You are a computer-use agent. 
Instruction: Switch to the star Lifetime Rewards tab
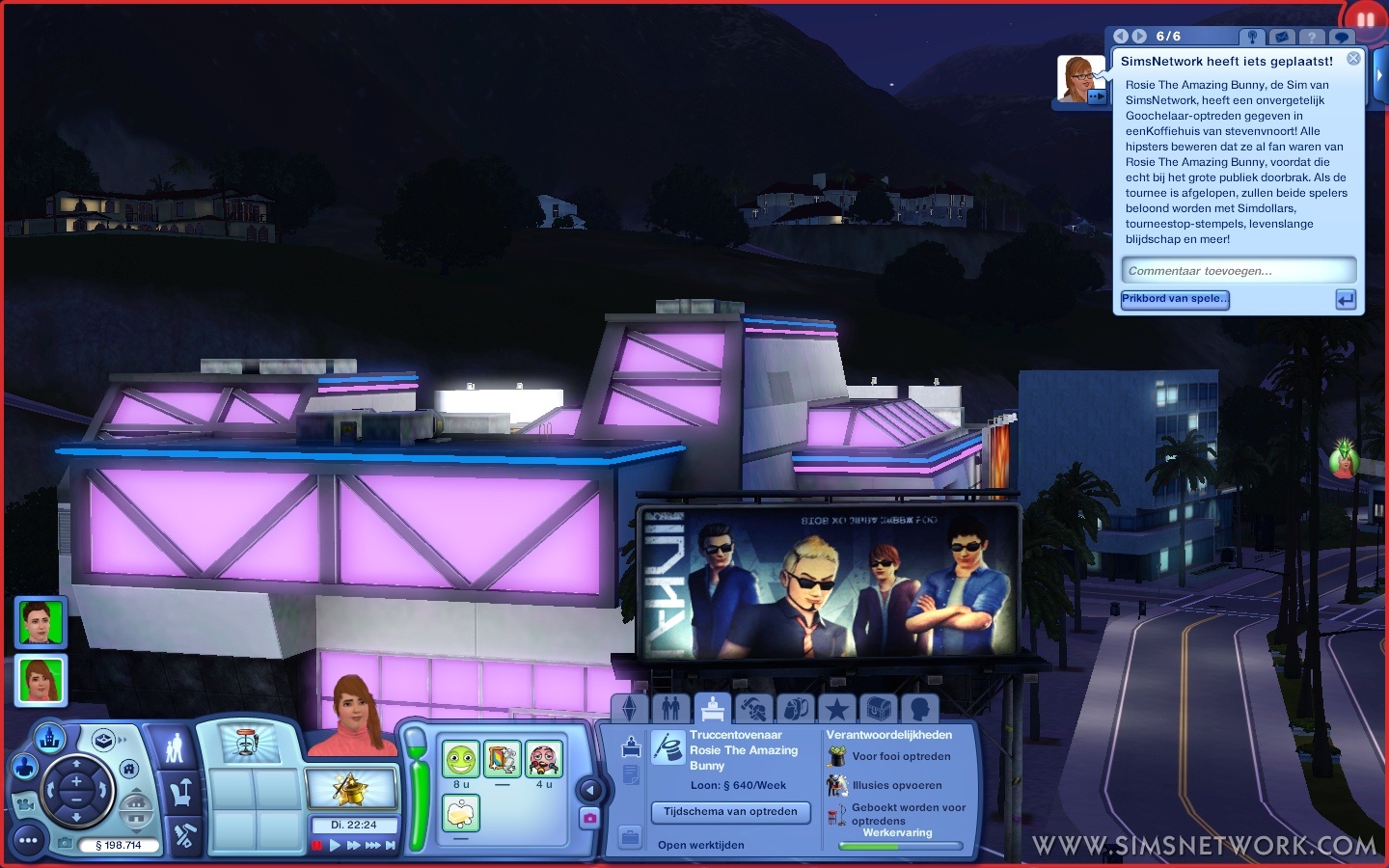[x=836, y=710]
